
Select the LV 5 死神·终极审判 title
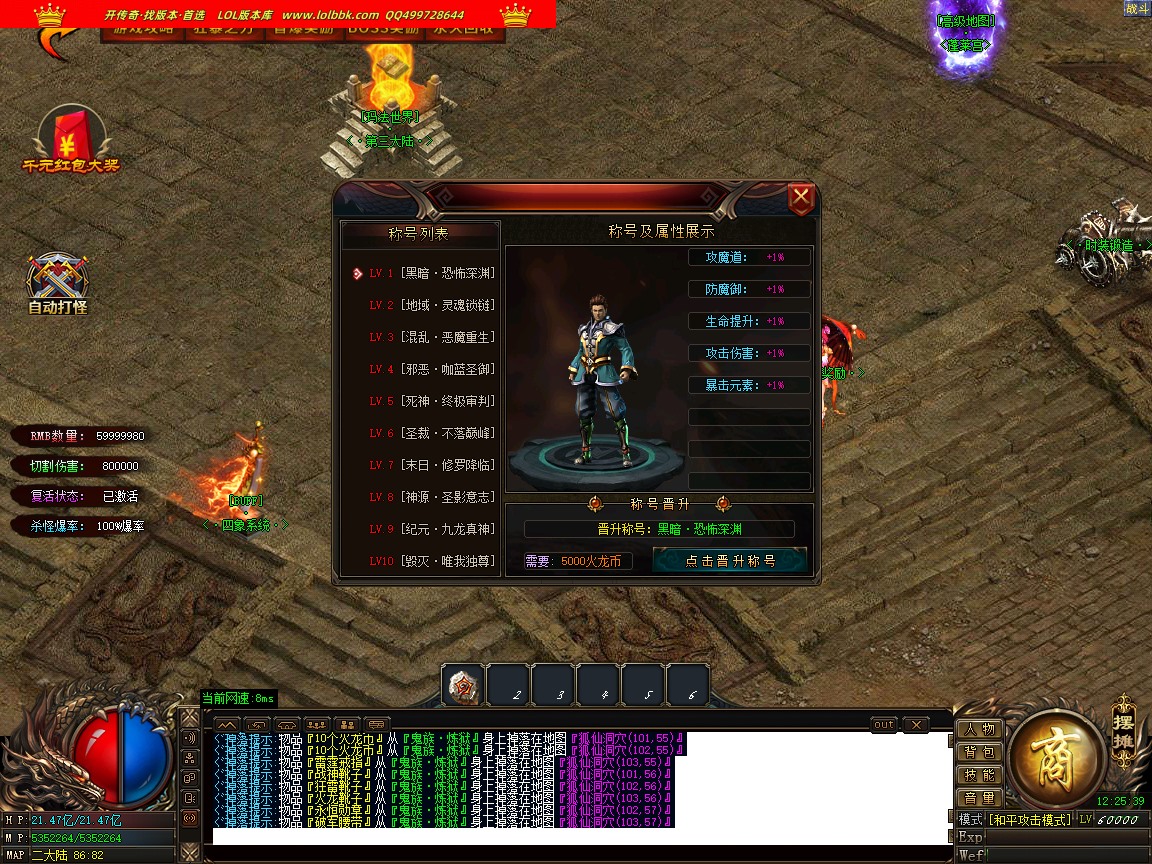(x=432, y=401)
